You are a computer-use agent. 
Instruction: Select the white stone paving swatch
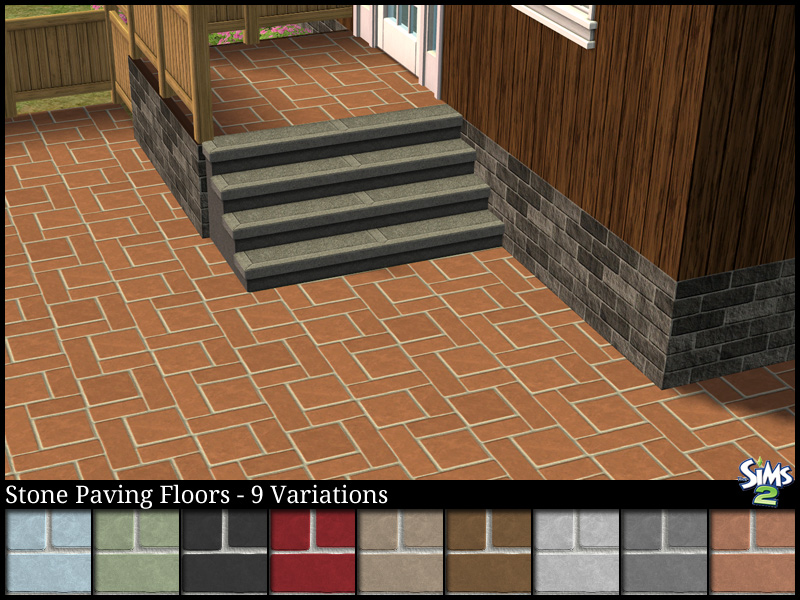[x=576, y=552]
